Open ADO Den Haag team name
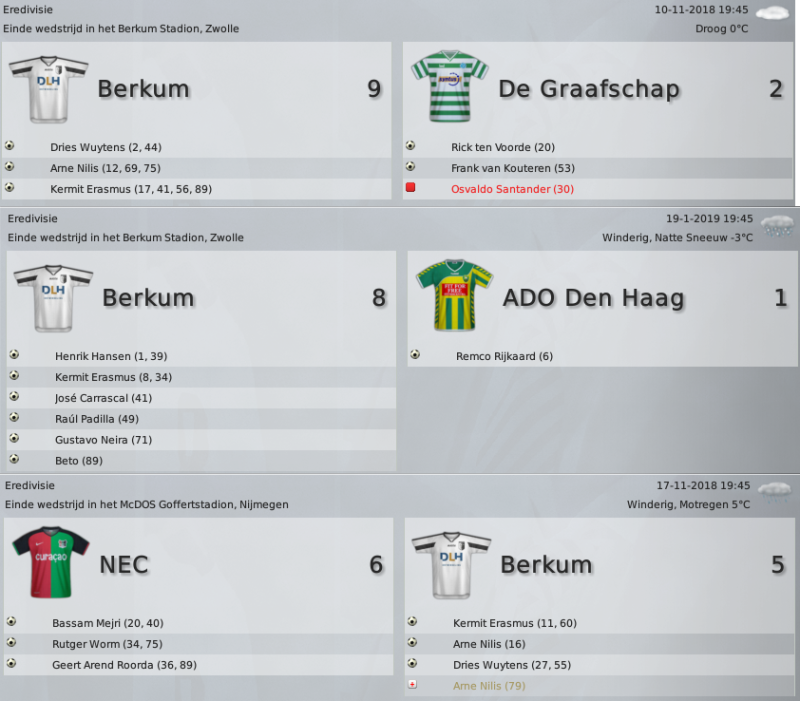Viewport: 800px width, 701px height. [x=594, y=298]
